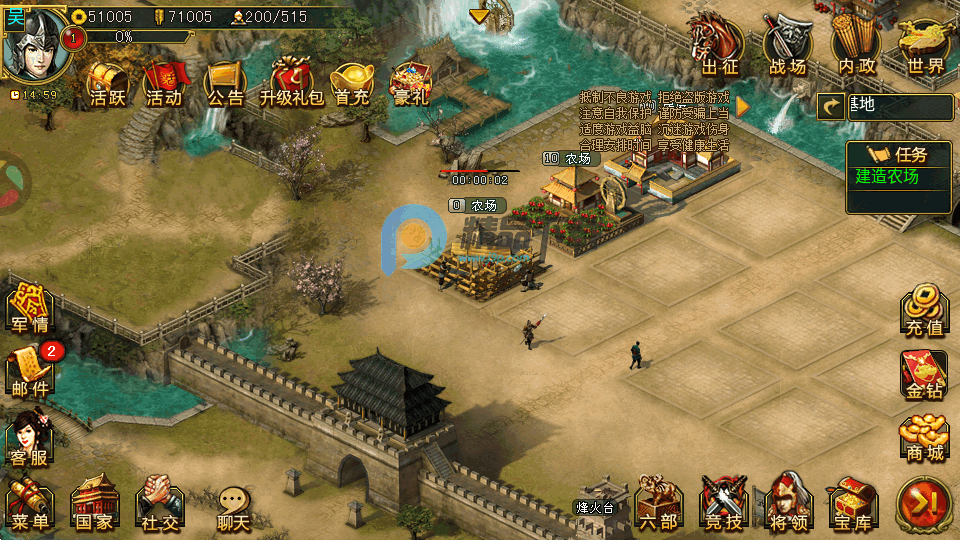
Task: Open the 战场 battlefield menu
Action: 788,46
